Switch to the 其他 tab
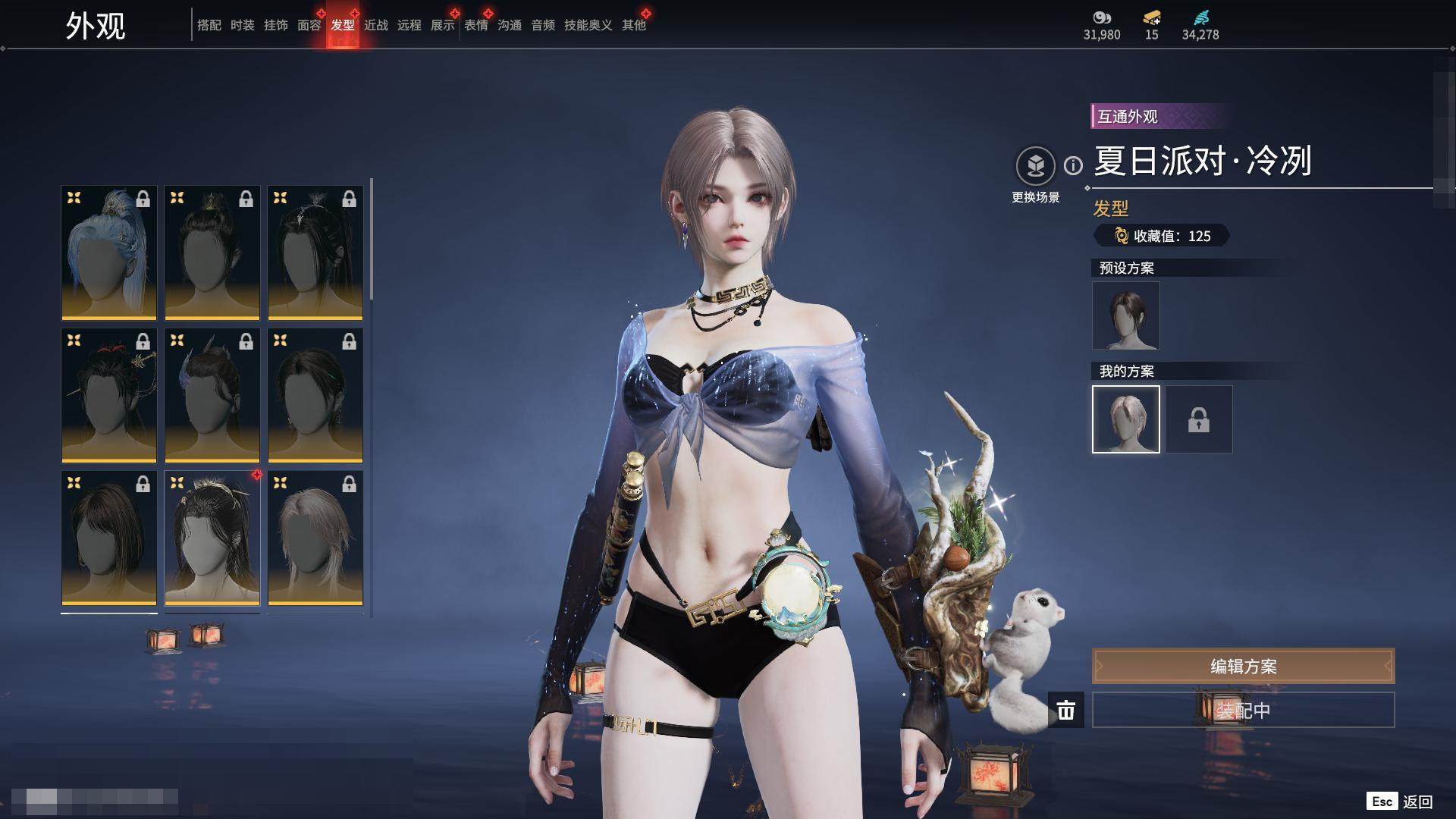Viewport: 1456px width, 819px height. tap(633, 25)
